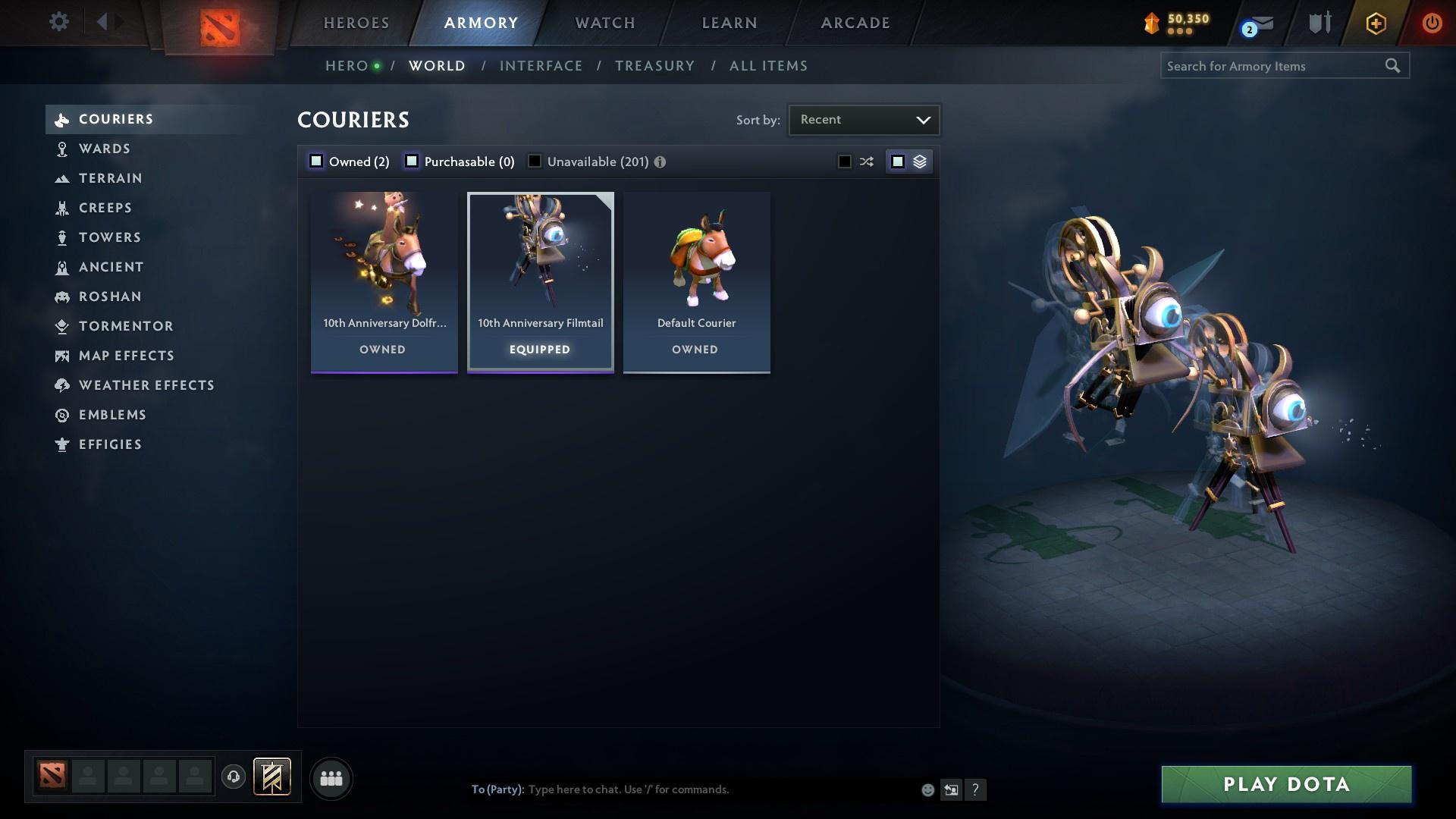Click the shuffle couriers icon
The height and width of the screenshot is (819, 1456).
coord(865,161)
